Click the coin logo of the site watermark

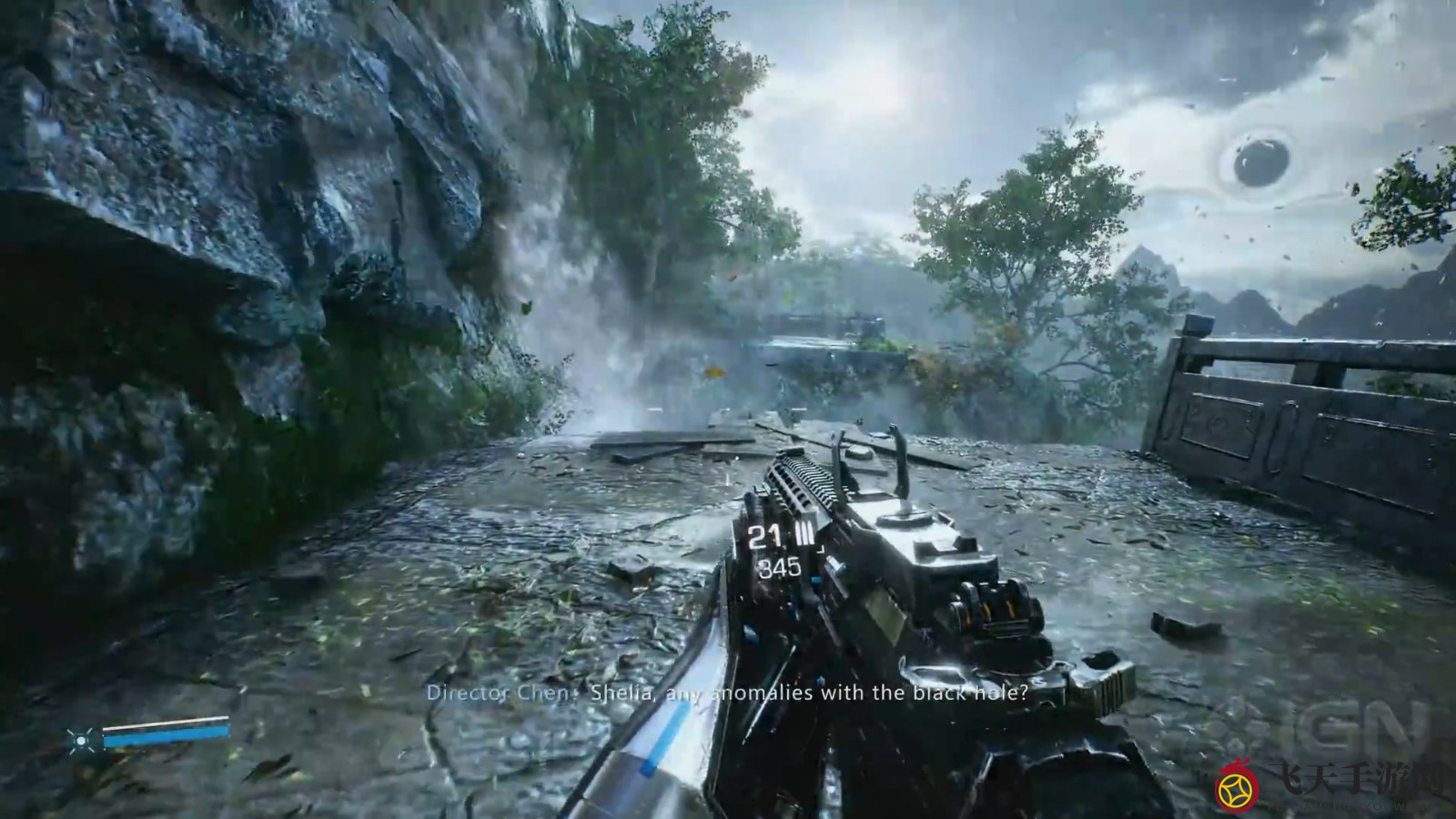click(x=1238, y=789)
